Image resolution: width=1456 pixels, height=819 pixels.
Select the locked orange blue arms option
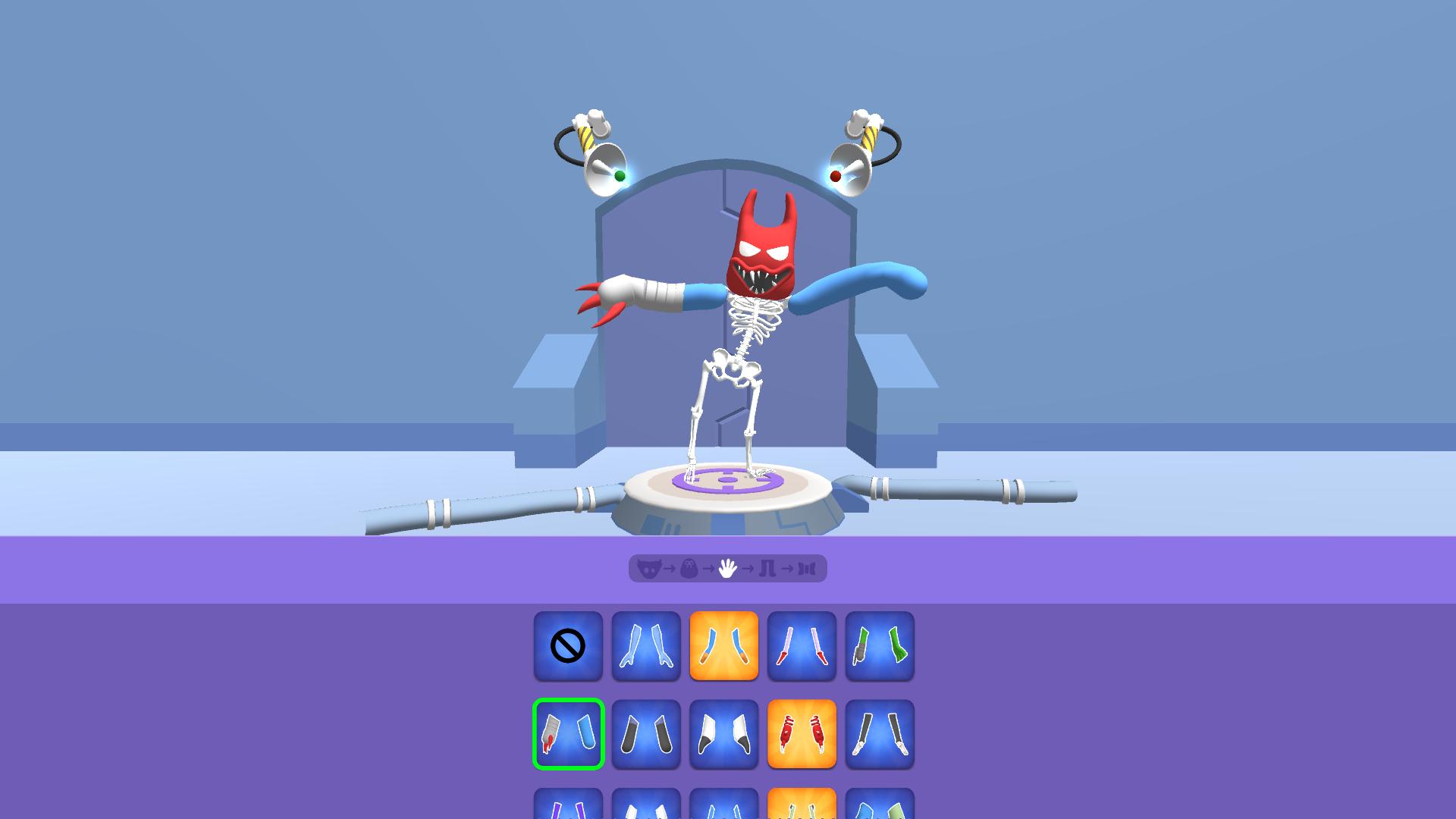click(x=724, y=645)
